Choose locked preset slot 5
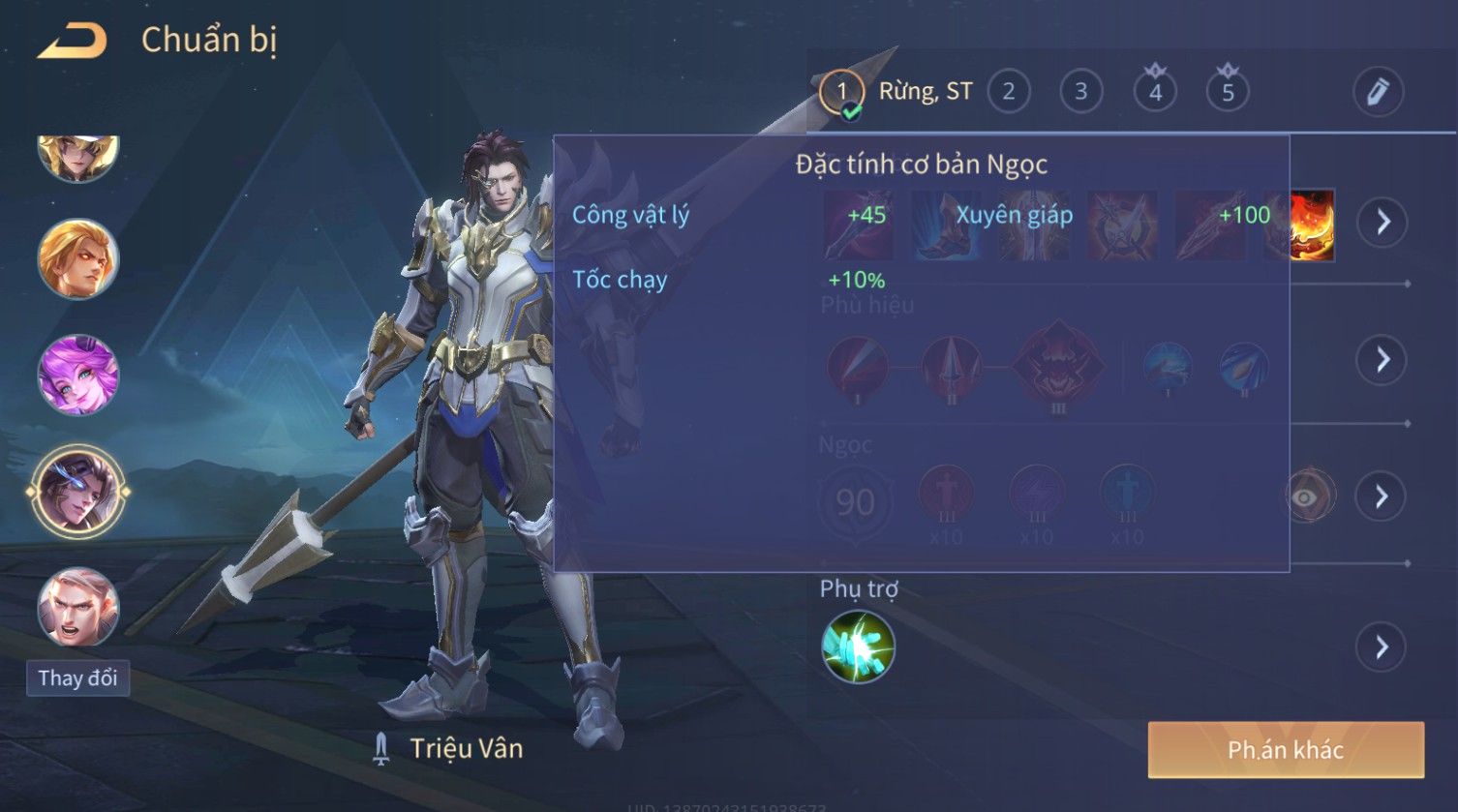 (1228, 92)
